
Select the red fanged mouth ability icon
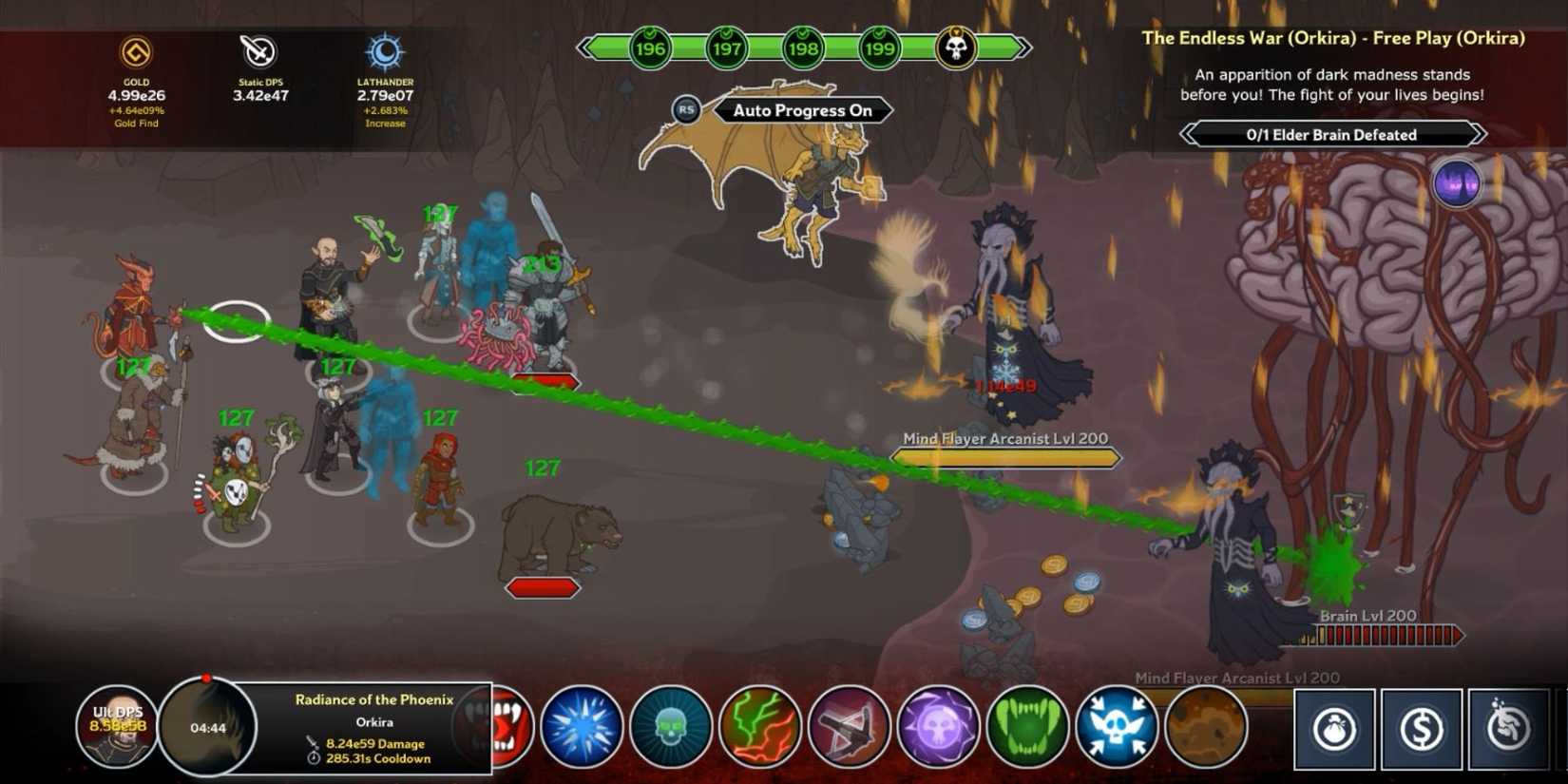coord(506,725)
